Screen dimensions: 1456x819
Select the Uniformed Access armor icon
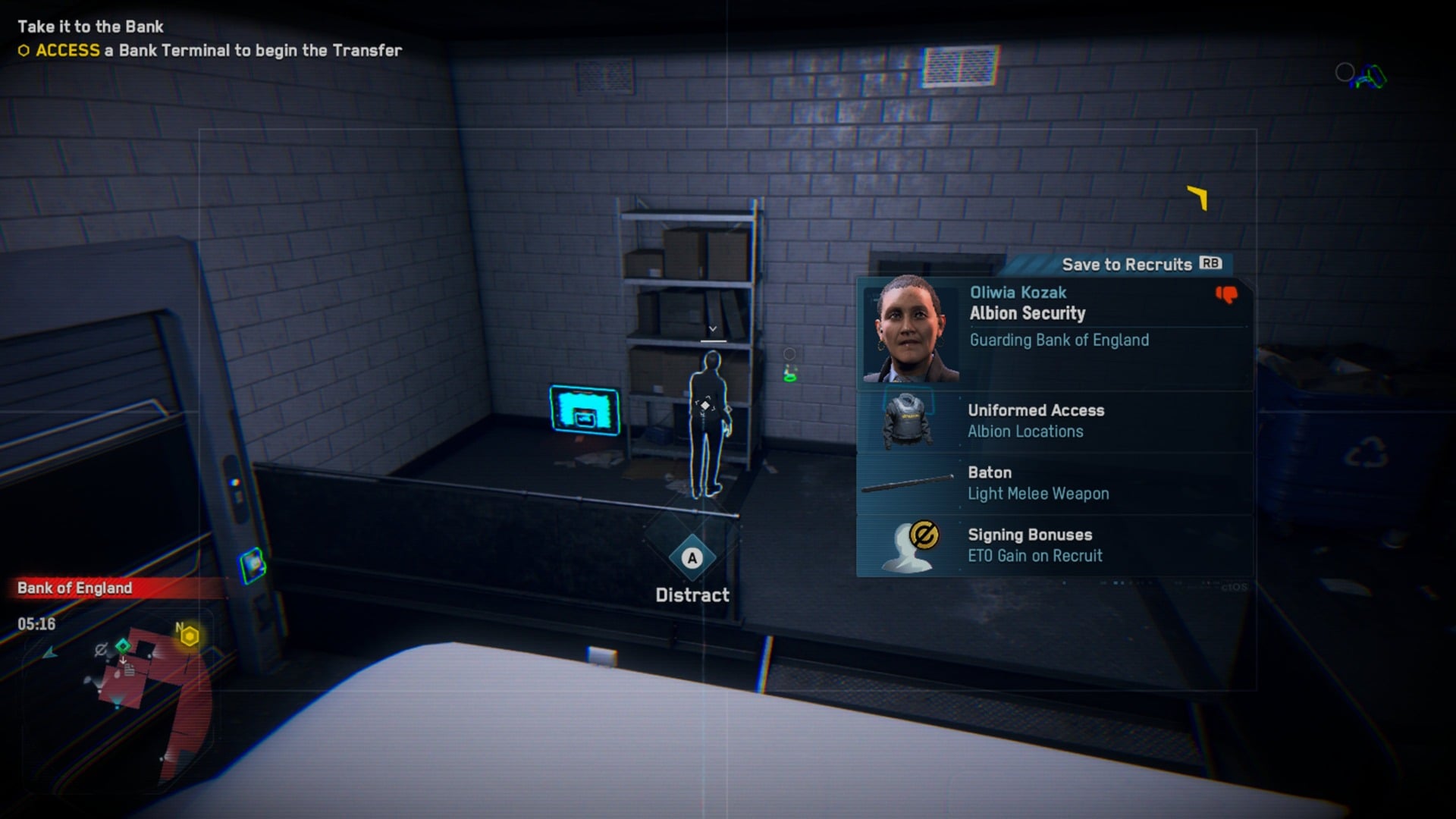coord(908,420)
